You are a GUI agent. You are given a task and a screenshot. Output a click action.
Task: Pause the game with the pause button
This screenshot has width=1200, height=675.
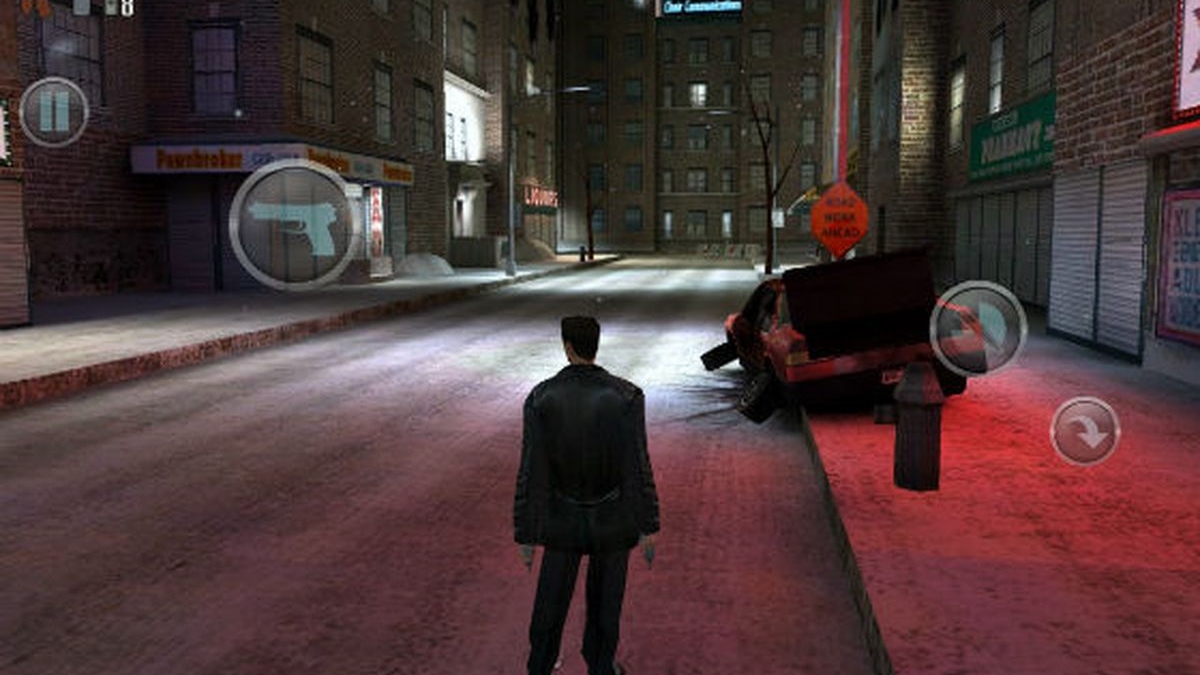click(54, 112)
